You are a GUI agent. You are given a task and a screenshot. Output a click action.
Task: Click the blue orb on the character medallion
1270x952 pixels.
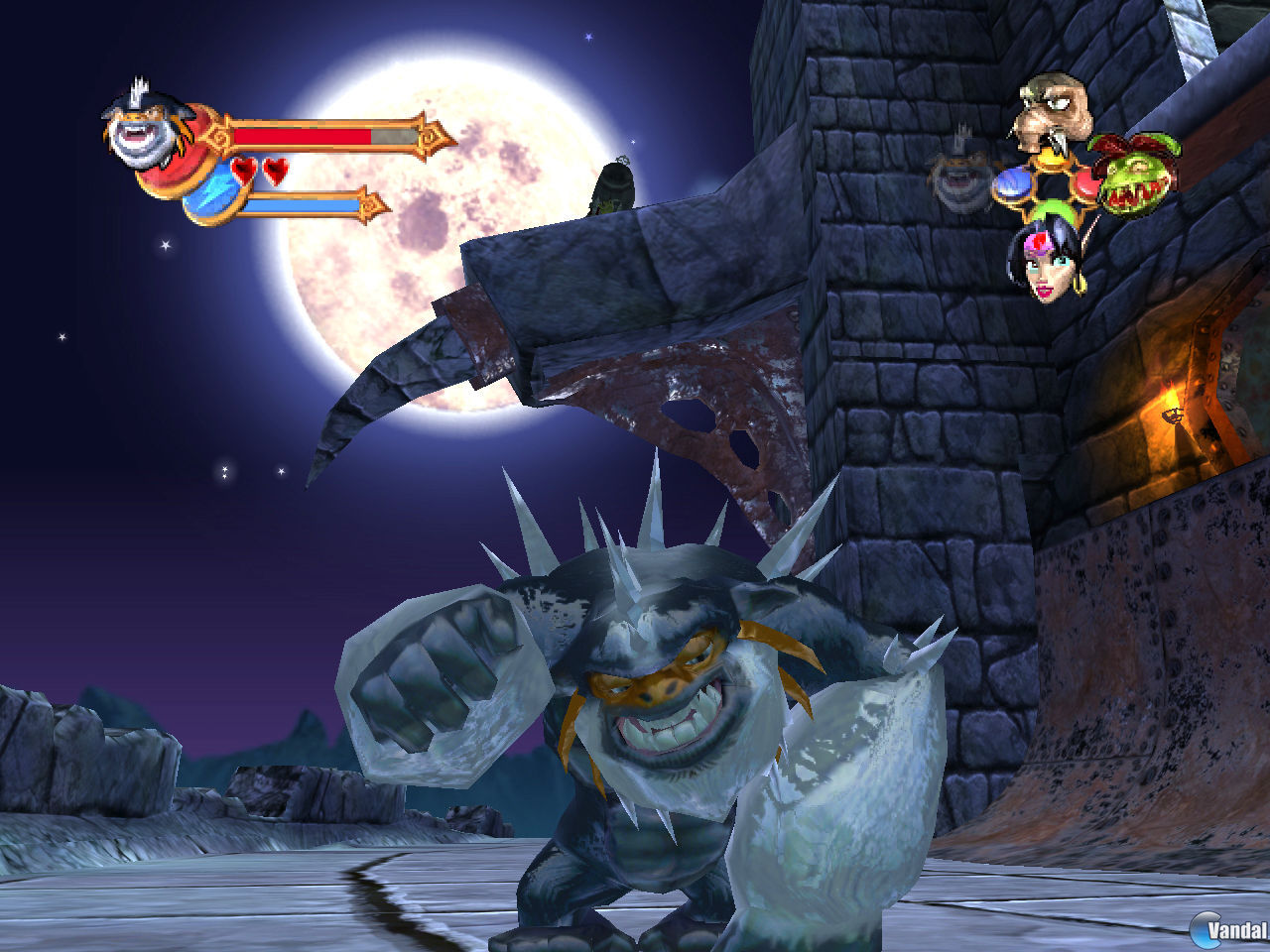coord(1014,183)
